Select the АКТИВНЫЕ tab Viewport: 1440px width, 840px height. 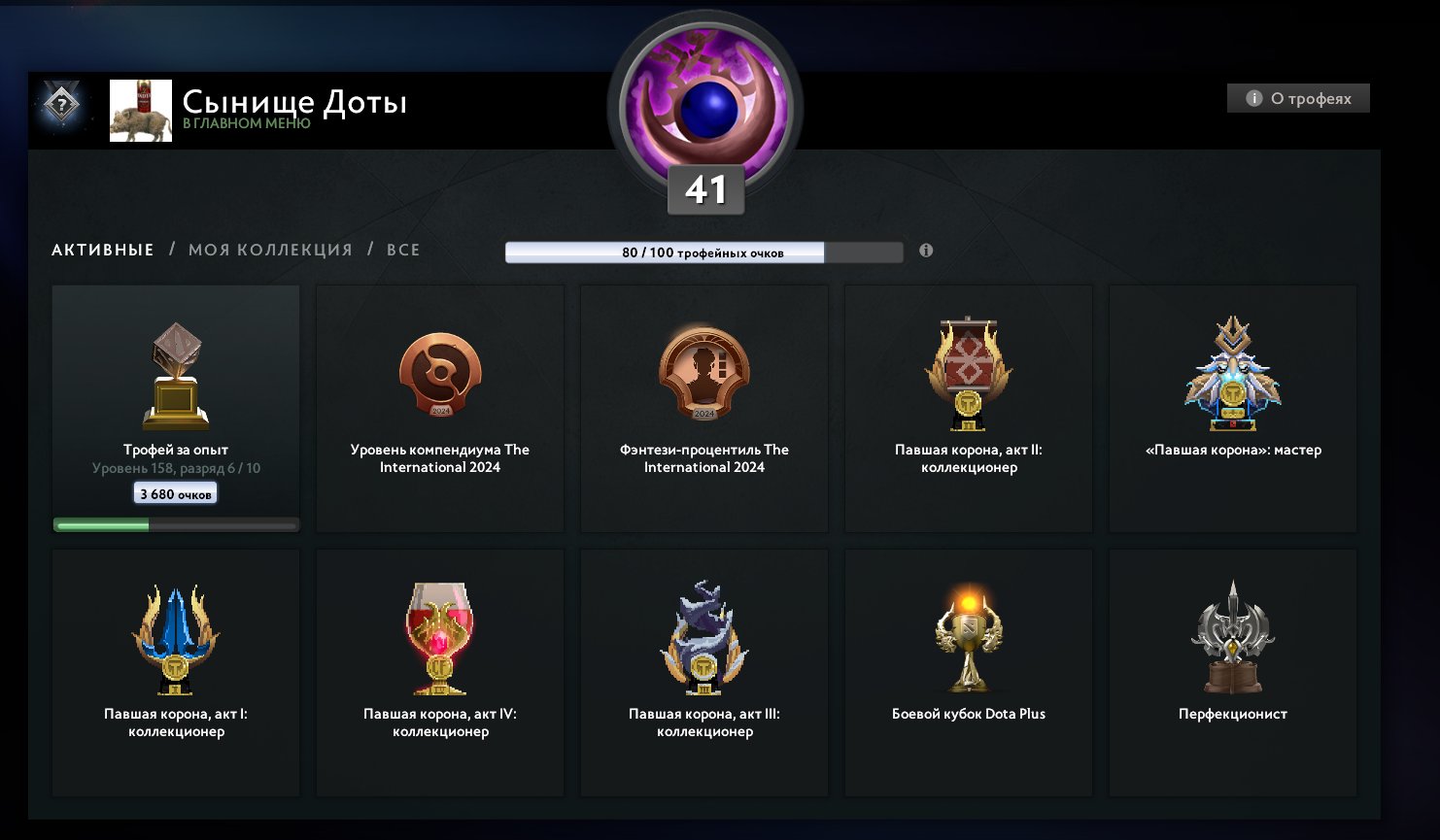pyautogui.click(x=102, y=250)
